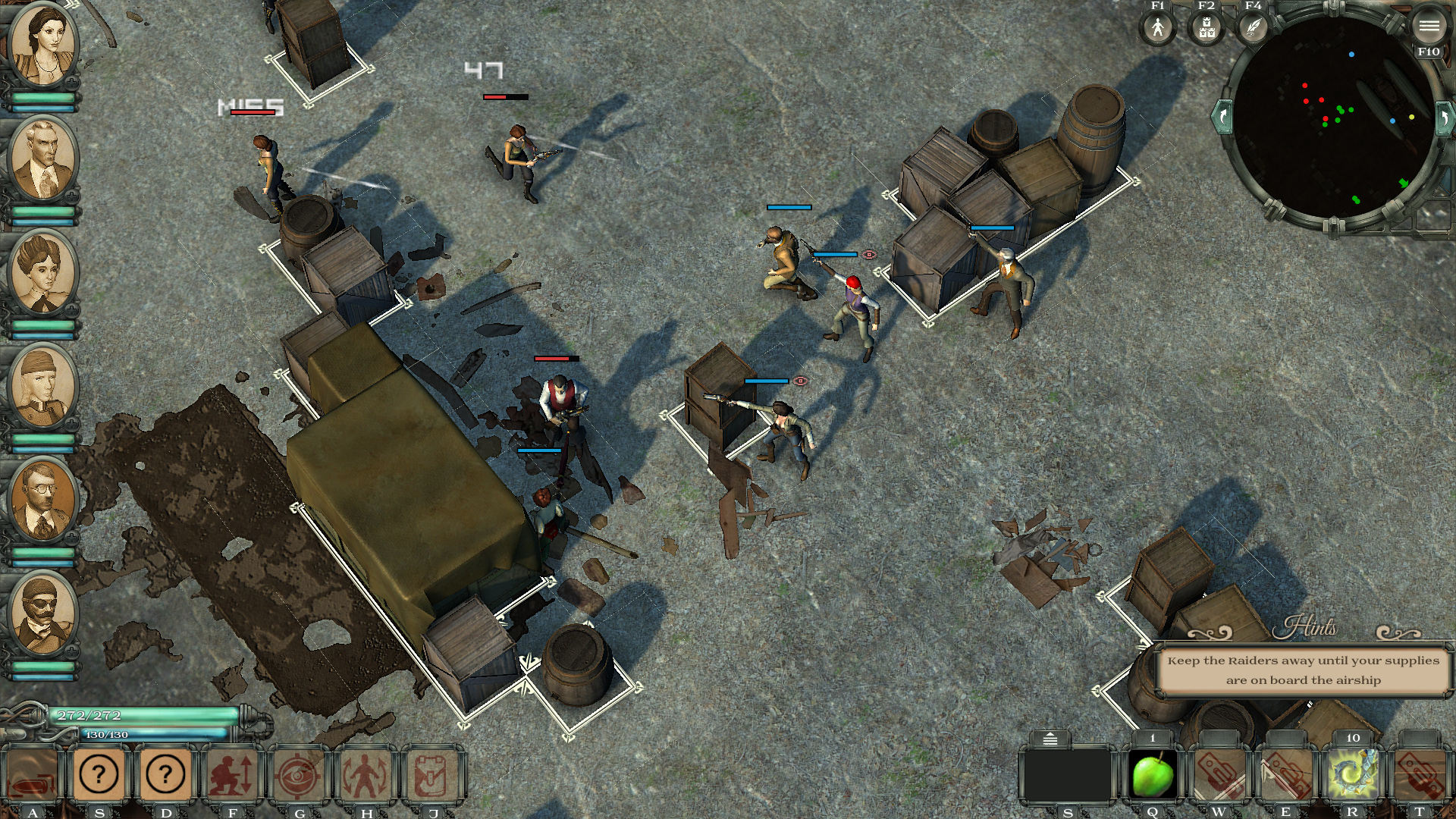
Task: Open the party inventory backpacks icon
Action: [x=1206, y=29]
